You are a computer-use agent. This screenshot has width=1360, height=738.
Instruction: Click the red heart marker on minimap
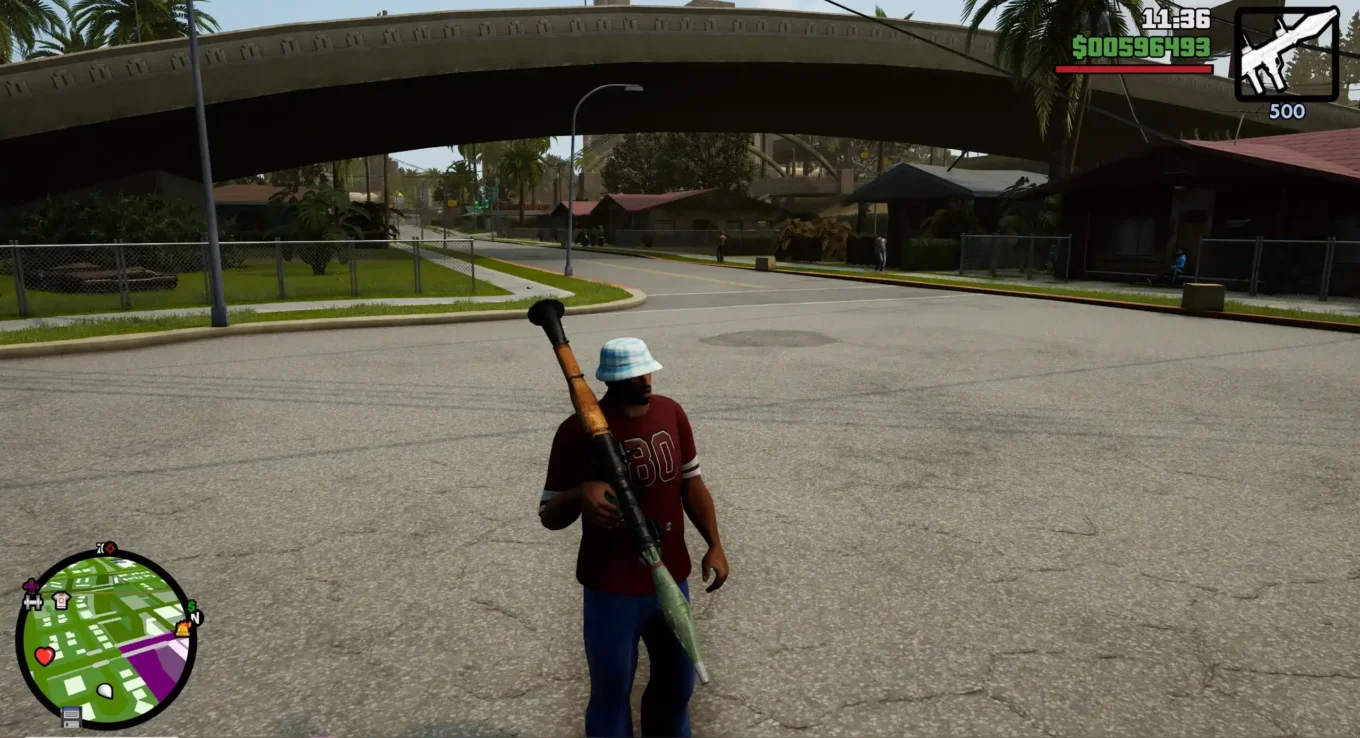(x=44, y=656)
